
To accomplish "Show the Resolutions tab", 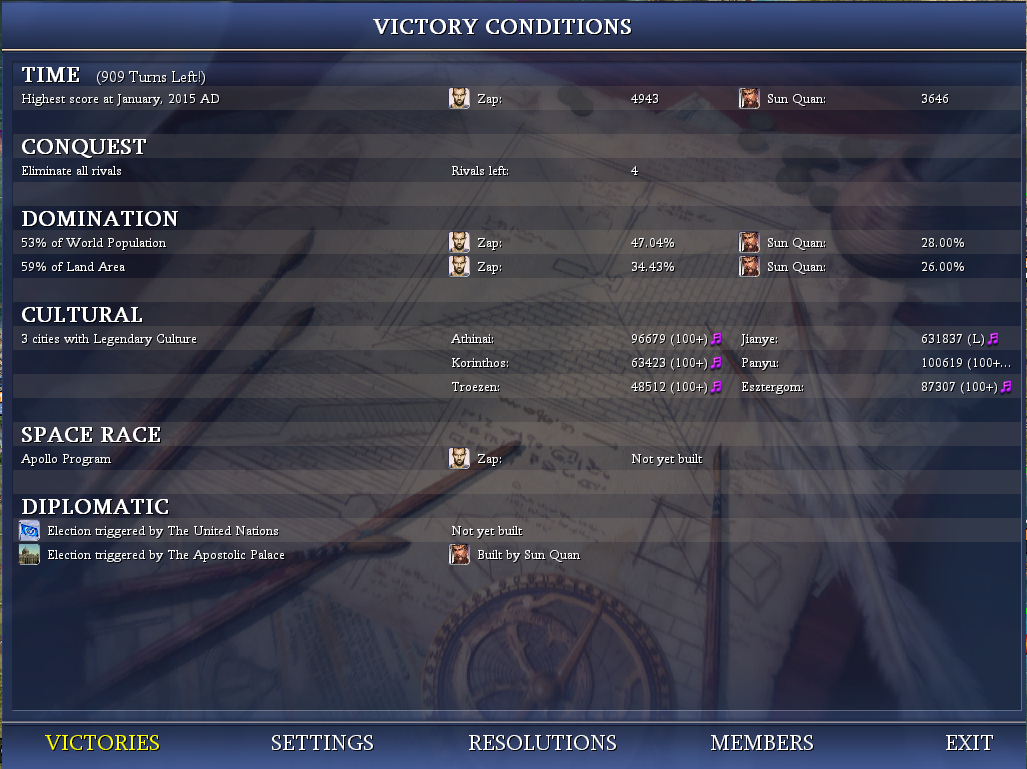I will point(542,743).
